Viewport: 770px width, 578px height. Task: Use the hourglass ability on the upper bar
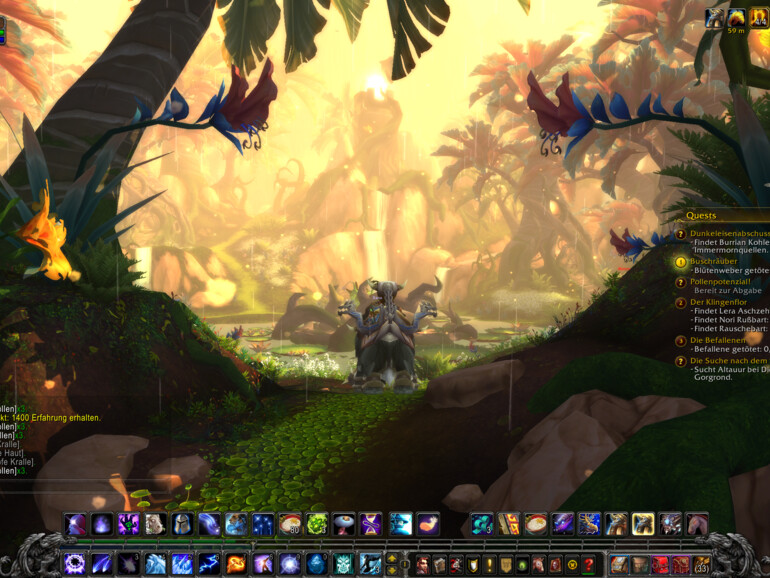pos(371,524)
